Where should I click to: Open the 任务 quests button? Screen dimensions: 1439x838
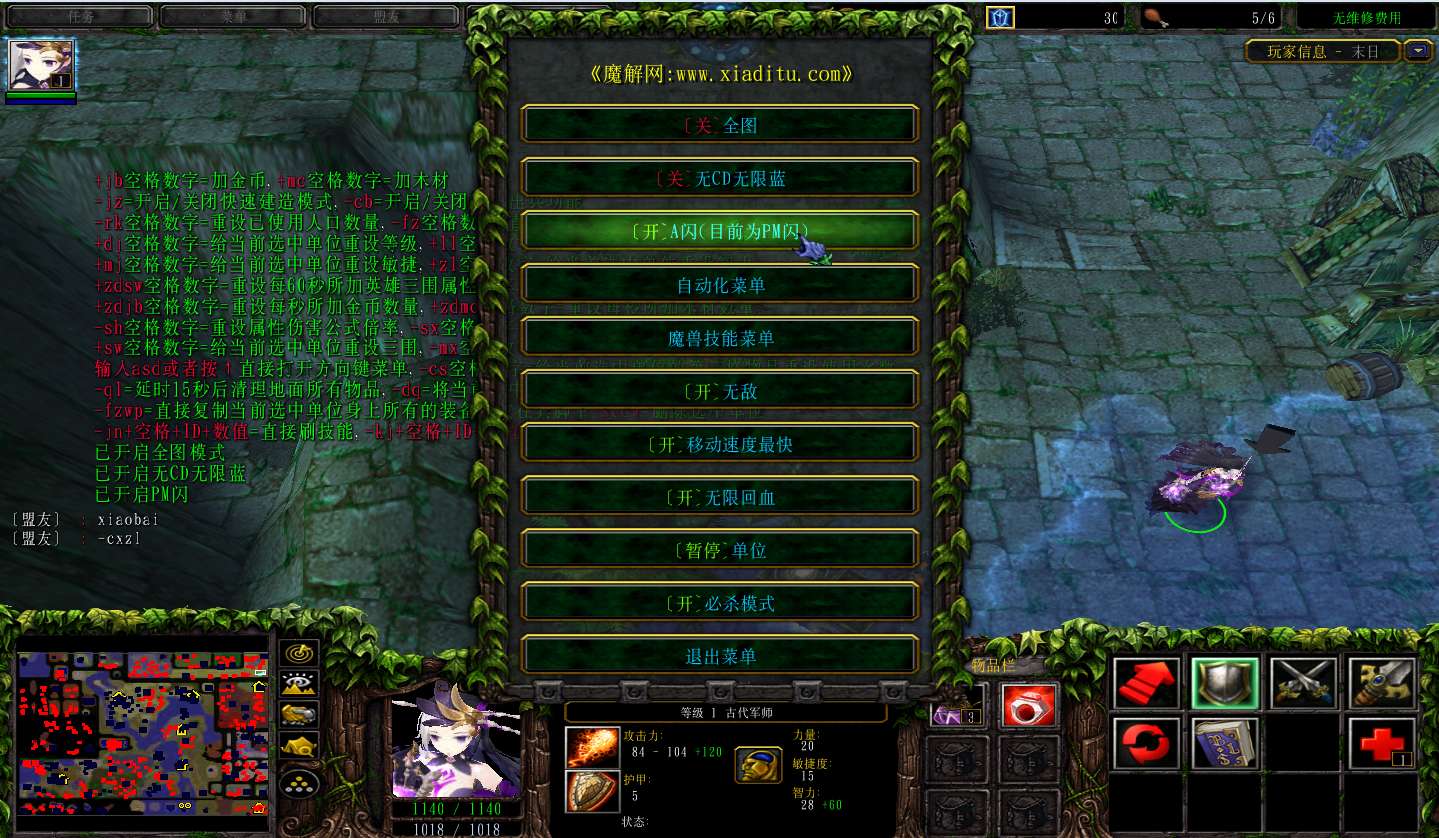[79, 17]
